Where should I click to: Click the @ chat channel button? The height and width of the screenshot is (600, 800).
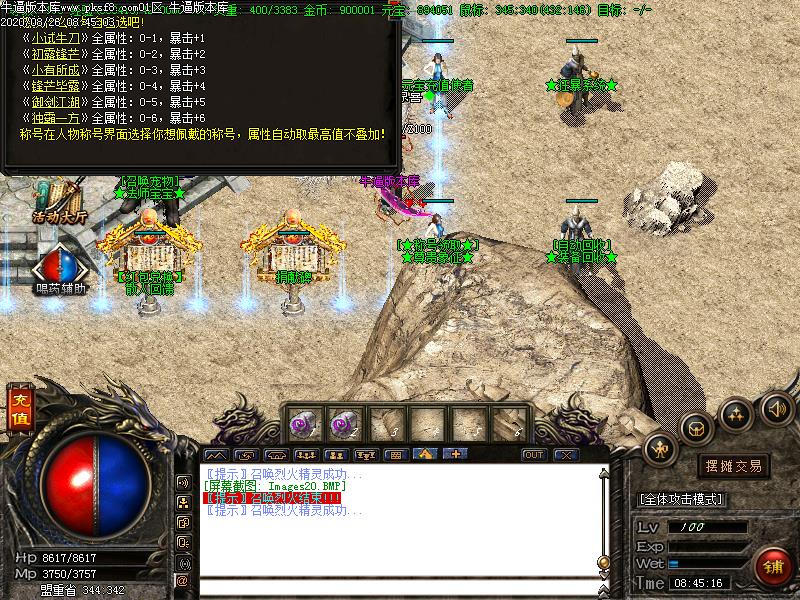(183, 580)
